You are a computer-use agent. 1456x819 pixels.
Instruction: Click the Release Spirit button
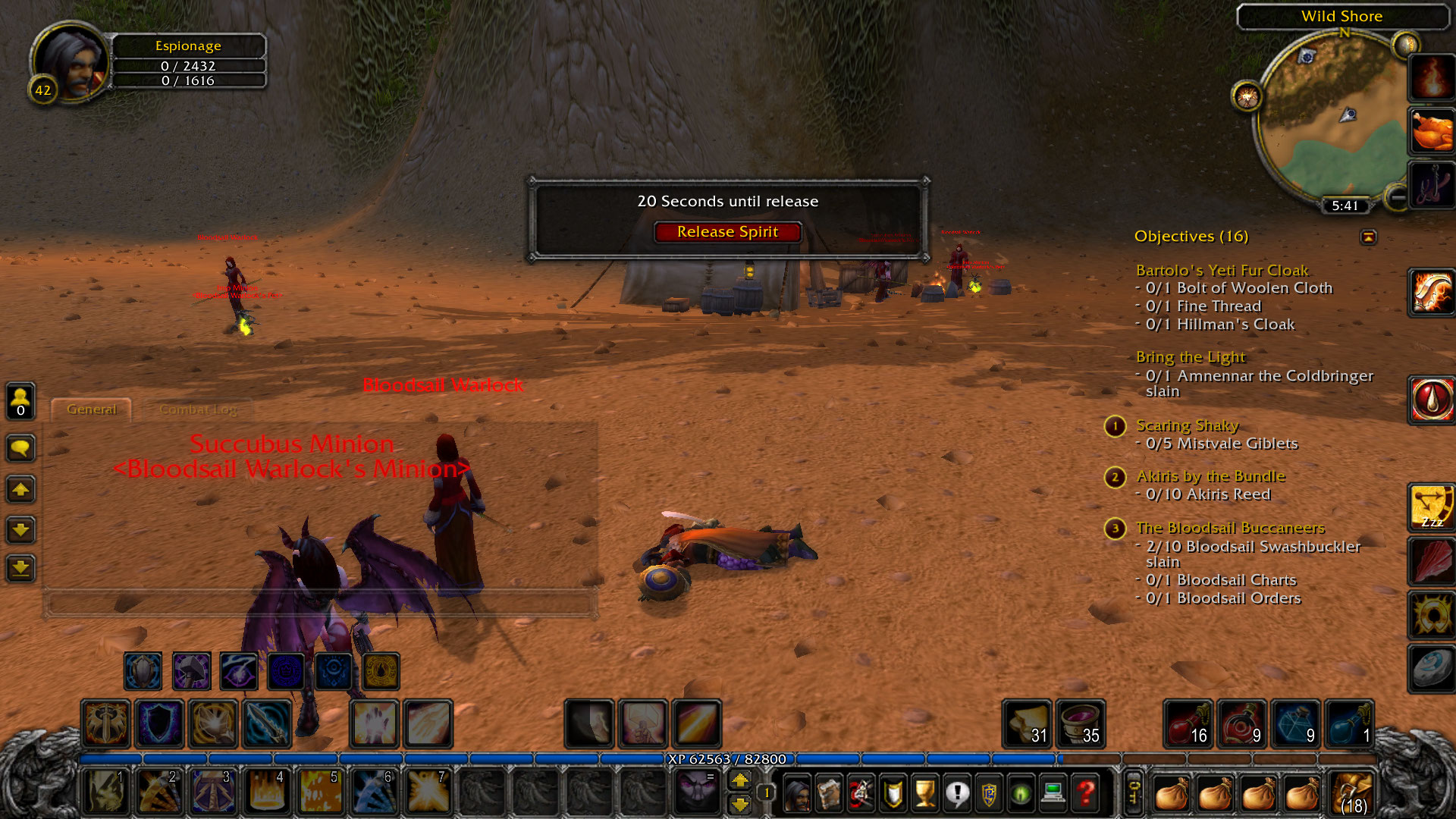[727, 232]
